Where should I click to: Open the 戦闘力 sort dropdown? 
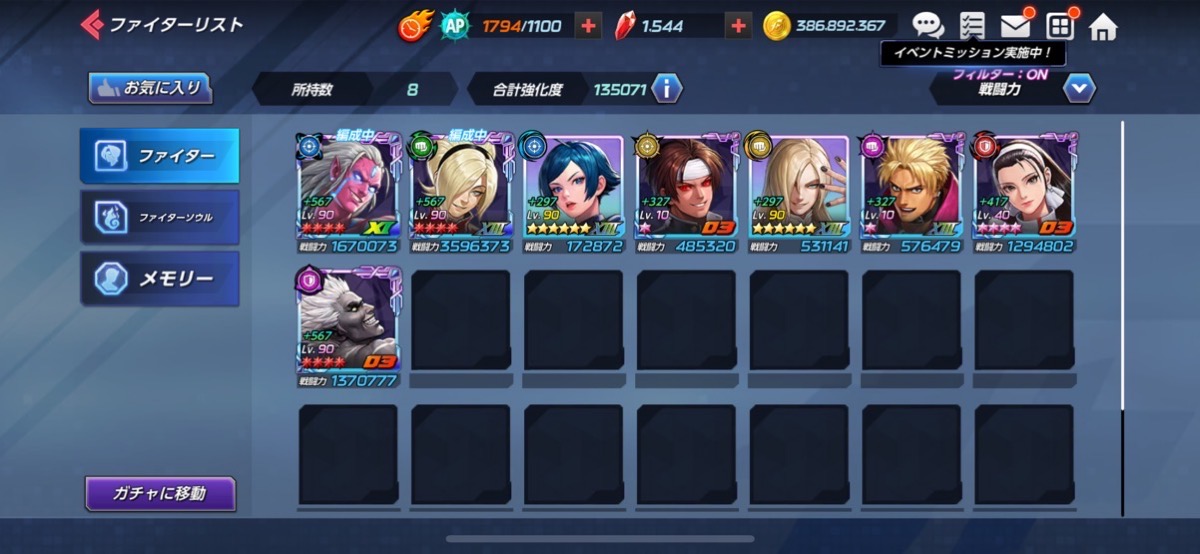[1078, 89]
